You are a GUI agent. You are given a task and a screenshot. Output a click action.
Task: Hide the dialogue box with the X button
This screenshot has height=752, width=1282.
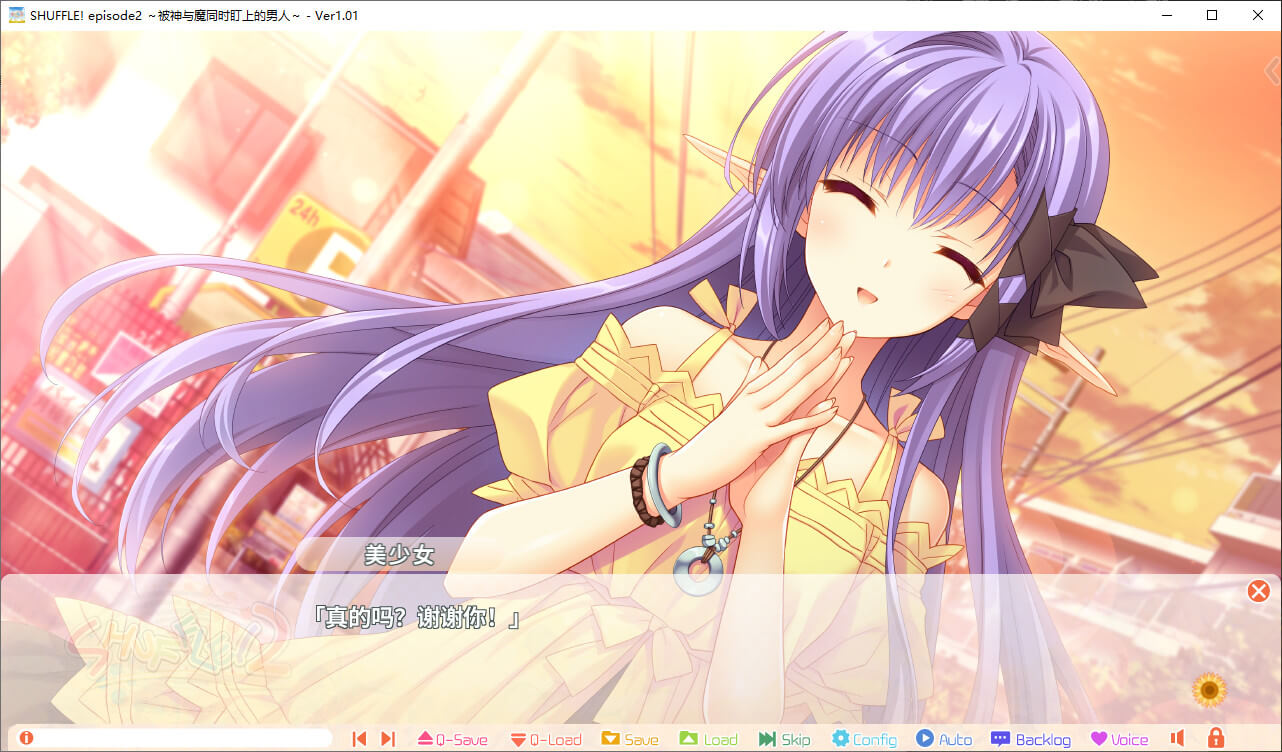(1258, 591)
